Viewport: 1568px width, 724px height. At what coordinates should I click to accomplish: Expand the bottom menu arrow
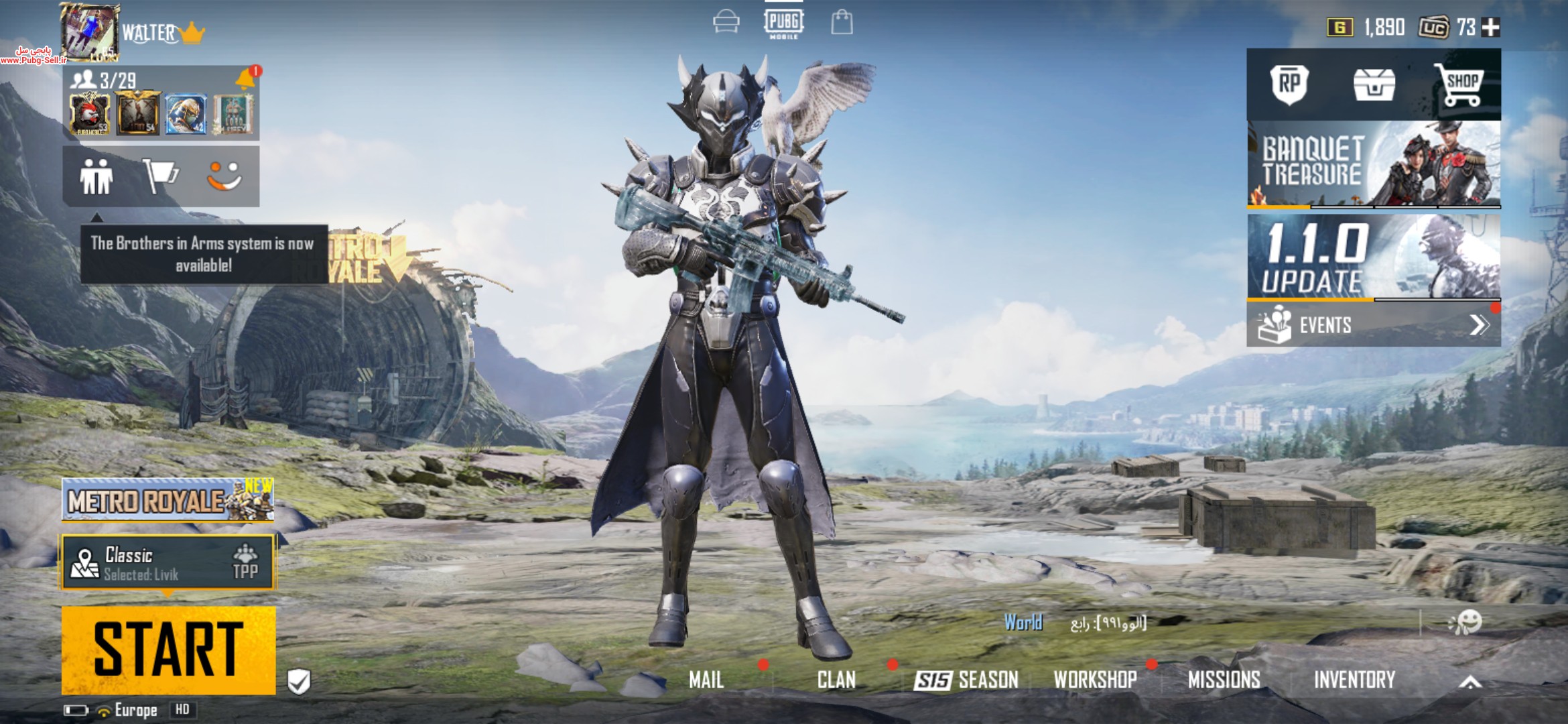point(1470,682)
